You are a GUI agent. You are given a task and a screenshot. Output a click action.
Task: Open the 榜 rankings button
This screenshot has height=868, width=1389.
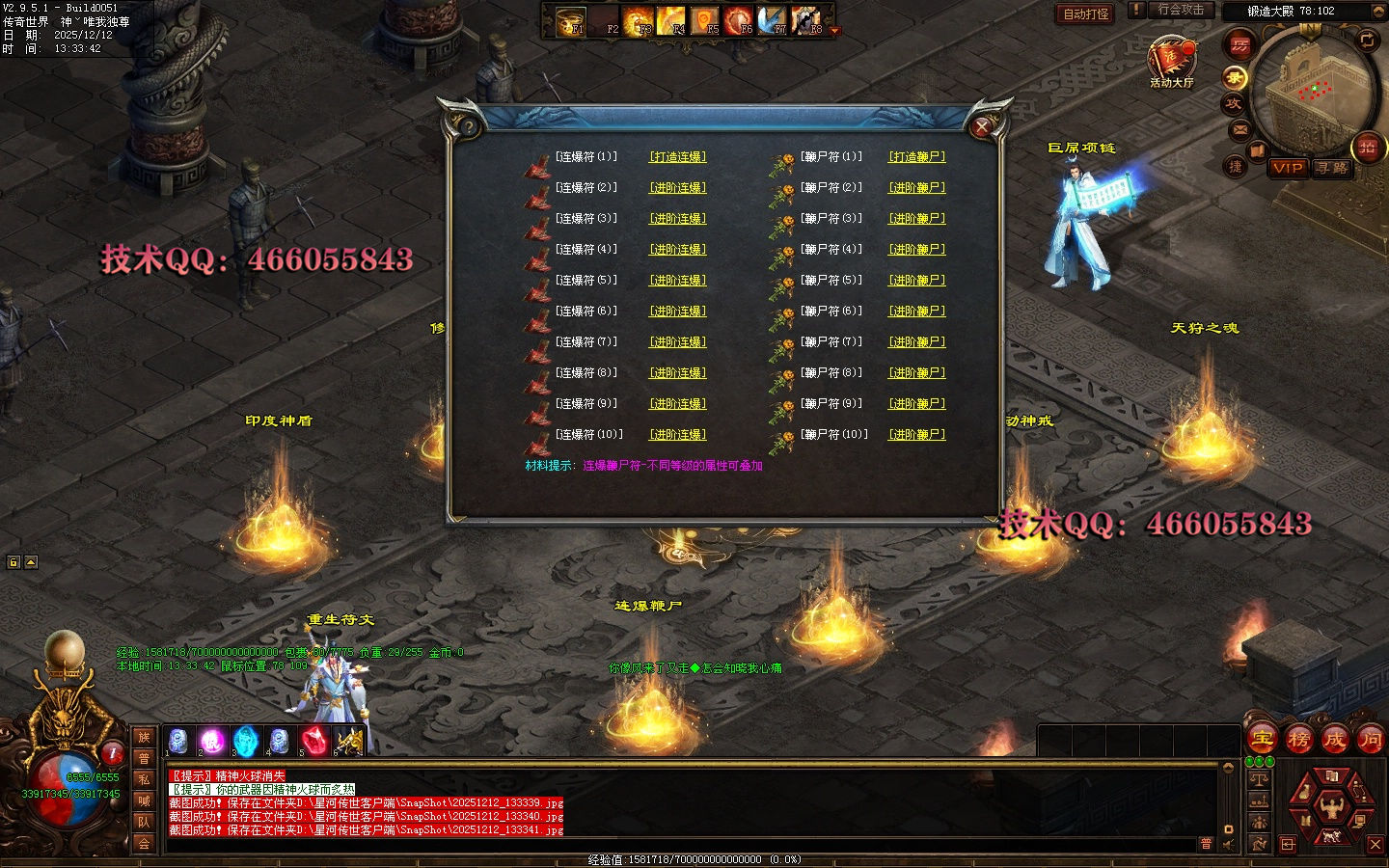[1298, 740]
